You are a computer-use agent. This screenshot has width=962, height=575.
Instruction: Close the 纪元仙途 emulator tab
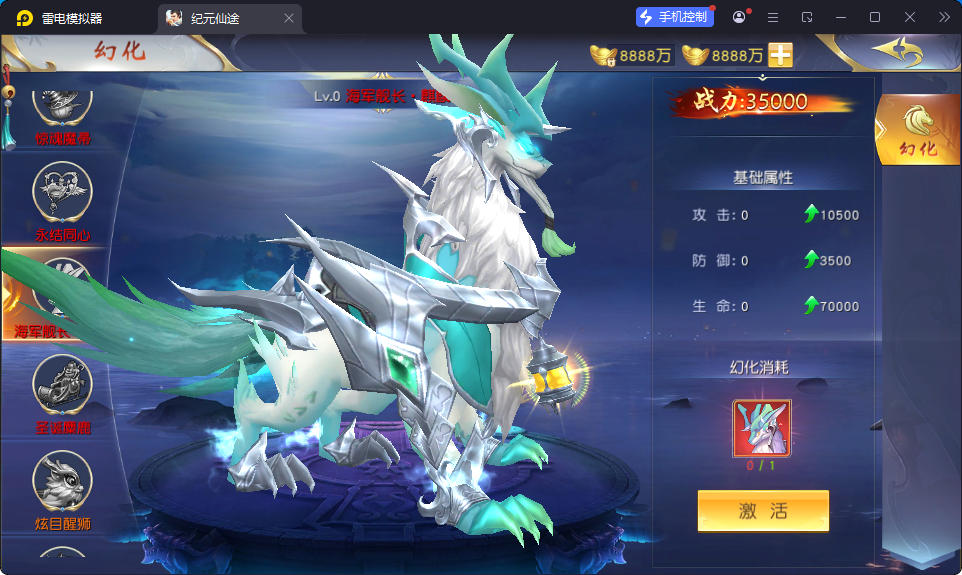tap(289, 18)
